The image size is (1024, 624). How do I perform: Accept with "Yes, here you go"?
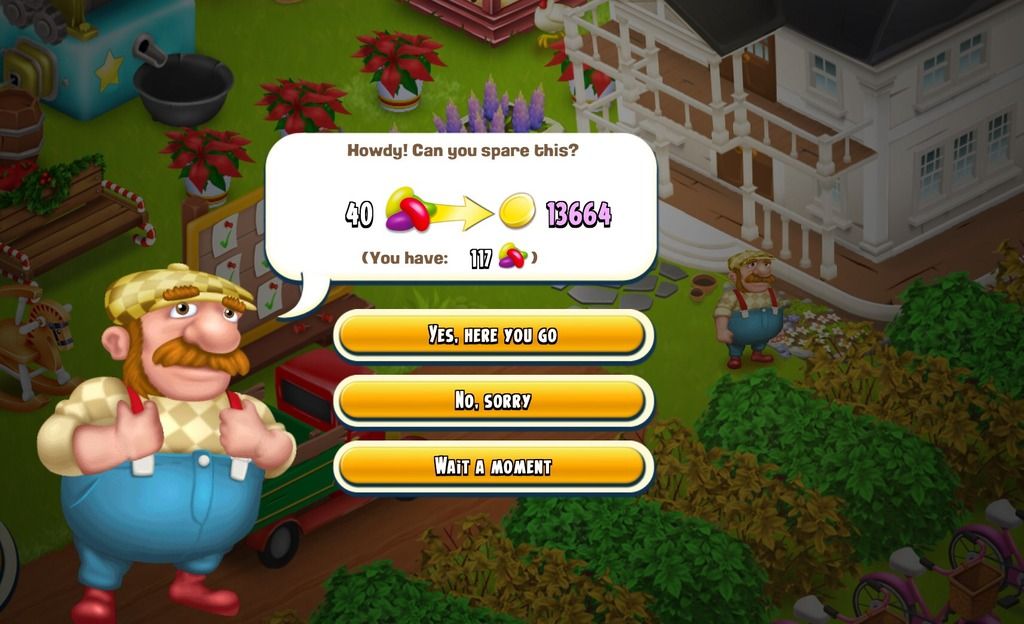(x=492, y=335)
